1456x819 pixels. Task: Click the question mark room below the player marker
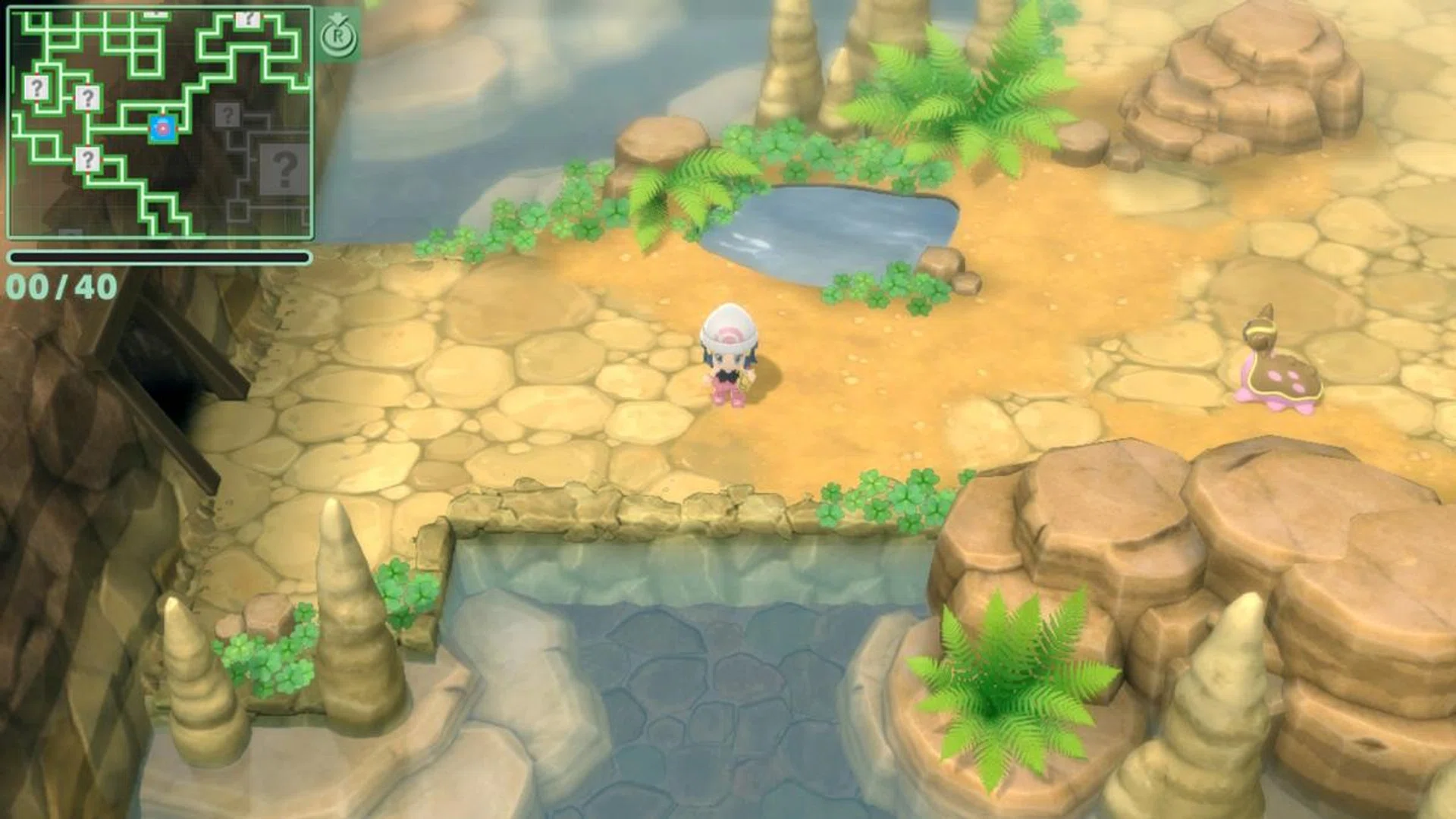click(87, 158)
